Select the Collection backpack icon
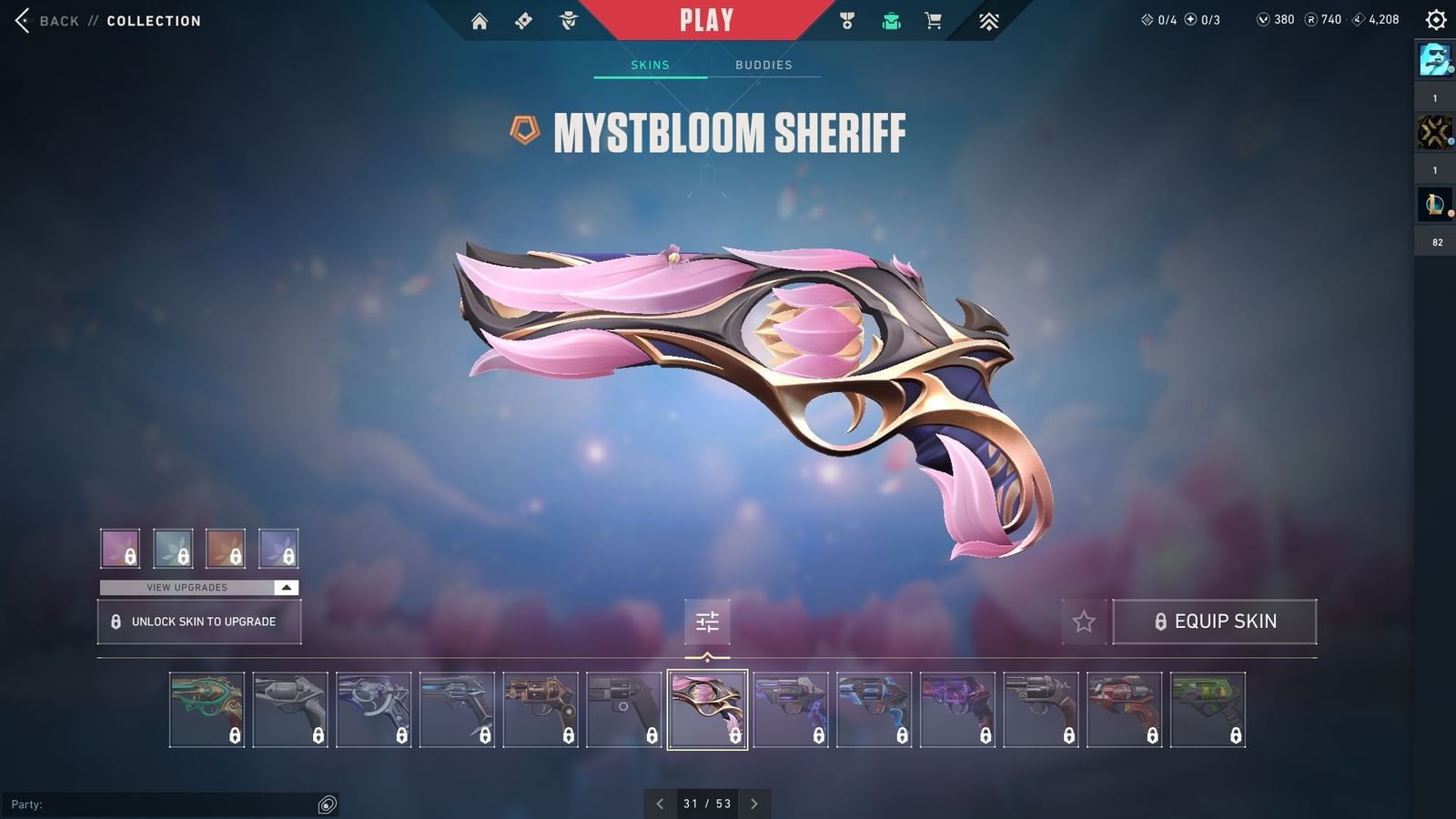 point(891,18)
